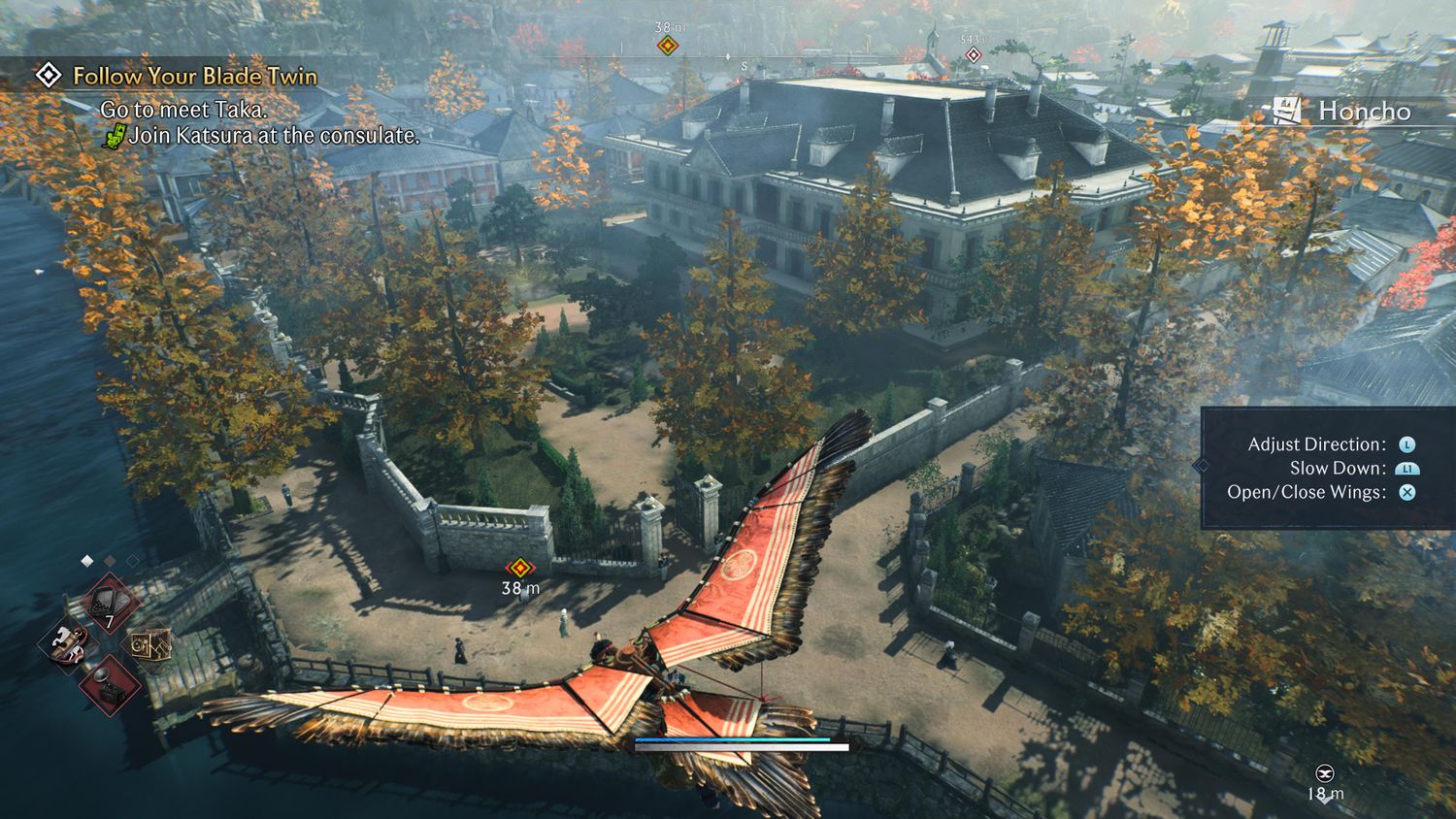Click the 543 m white diamond compass marker
The width and height of the screenshot is (1456, 819).
(x=973, y=54)
